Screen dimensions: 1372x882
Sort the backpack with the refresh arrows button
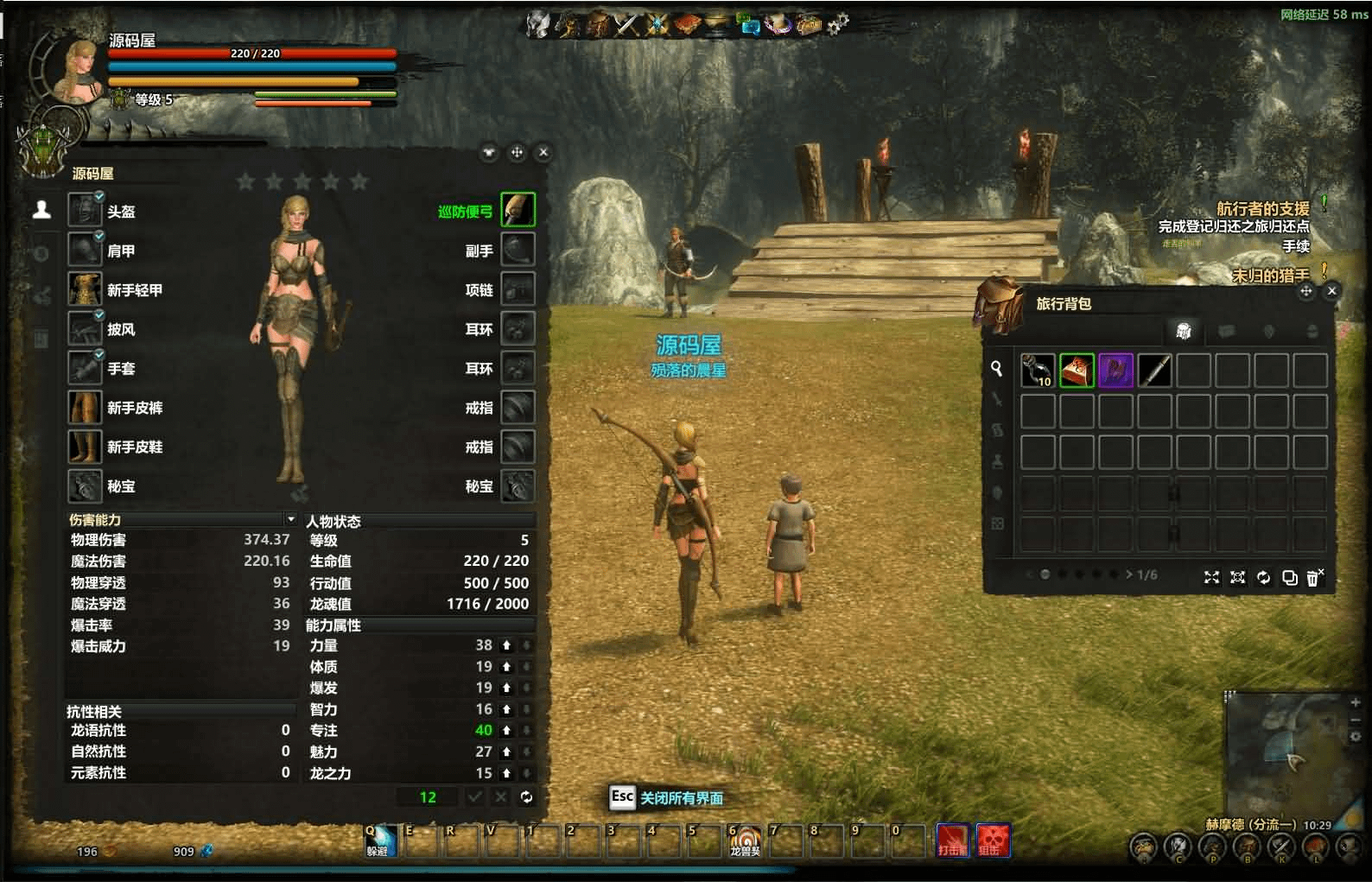tap(1263, 577)
